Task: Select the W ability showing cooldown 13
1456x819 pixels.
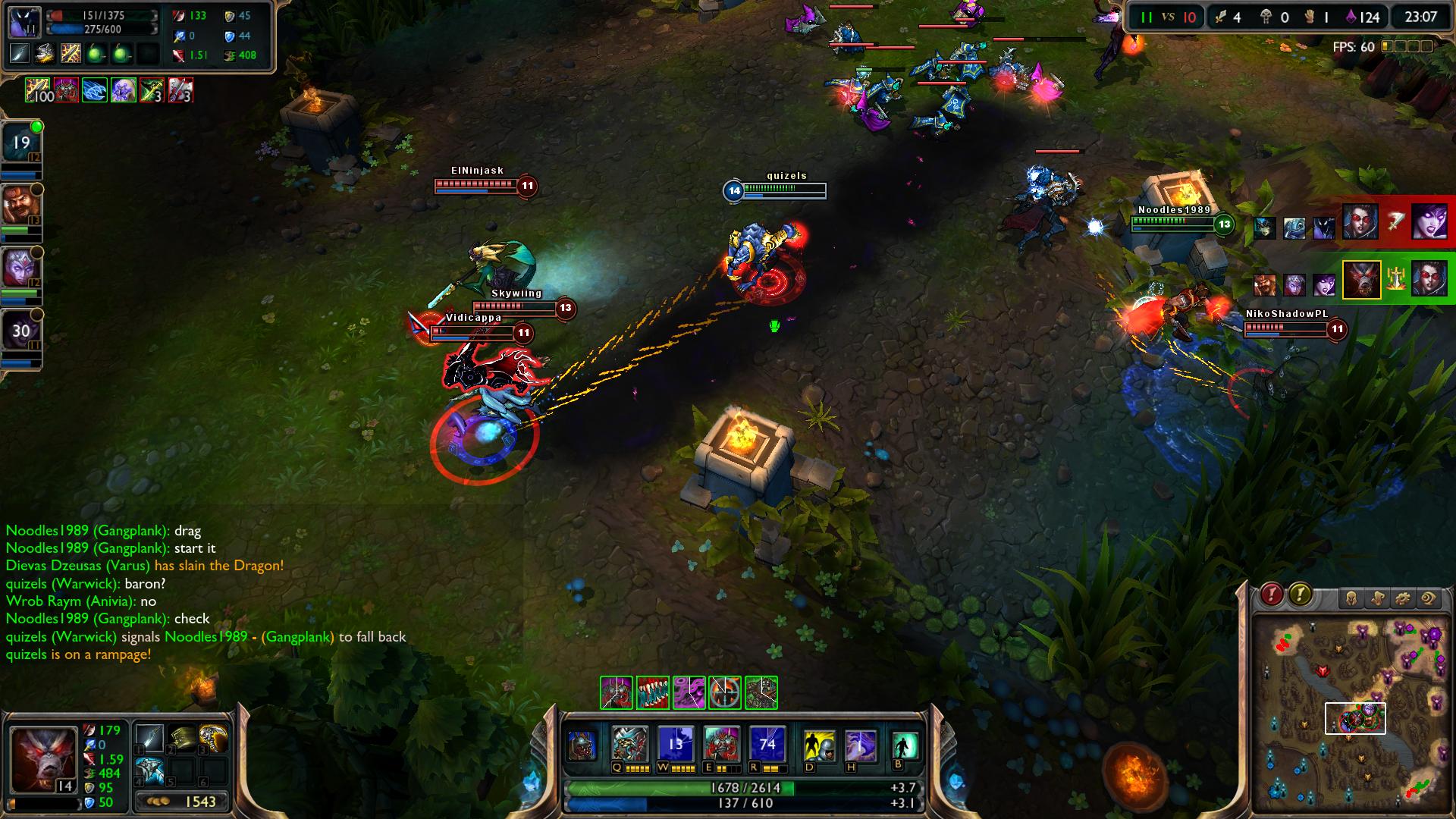Action: click(x=676, y=744)
